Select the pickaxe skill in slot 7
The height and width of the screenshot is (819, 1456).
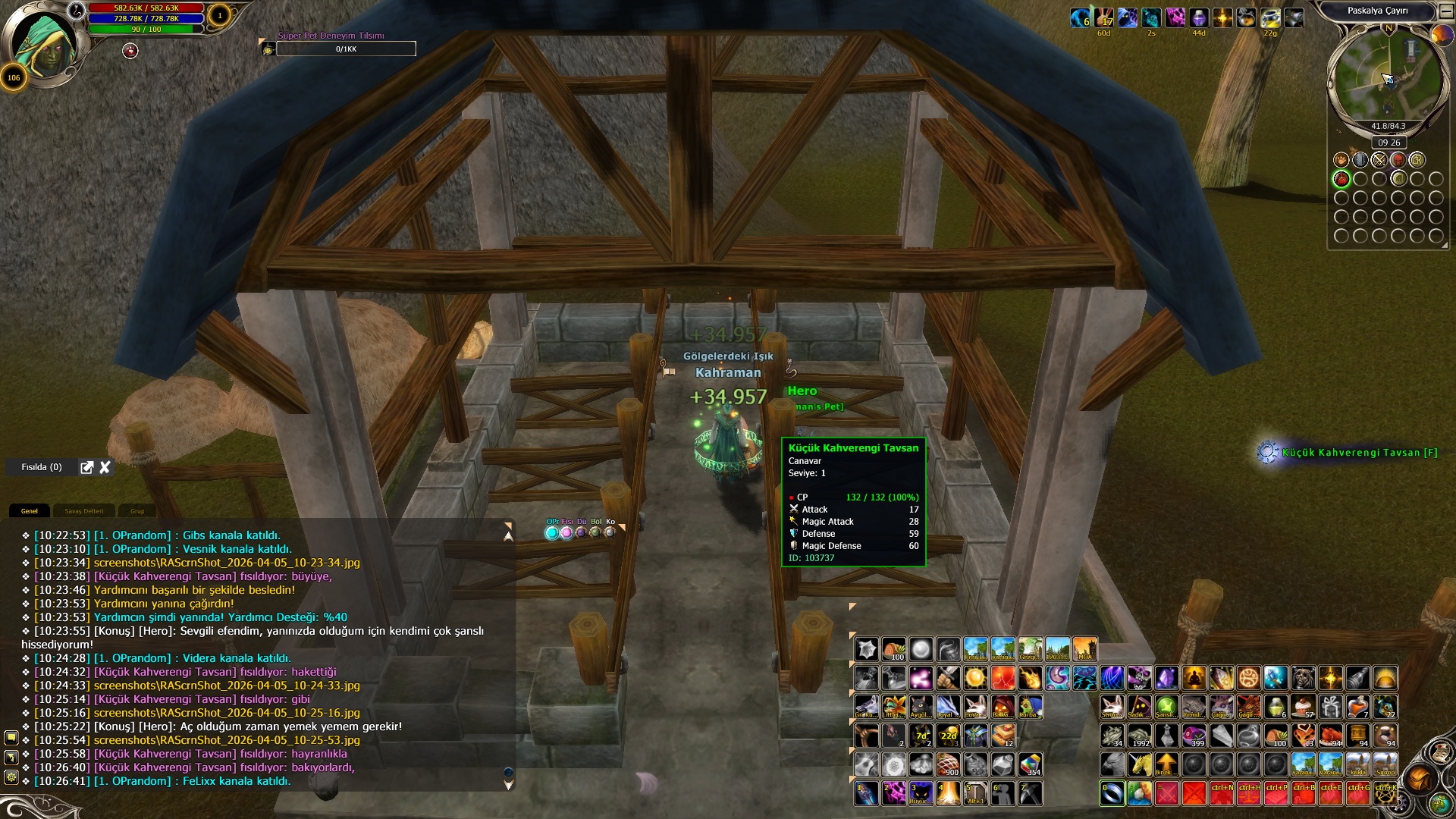click(1030, 793)
